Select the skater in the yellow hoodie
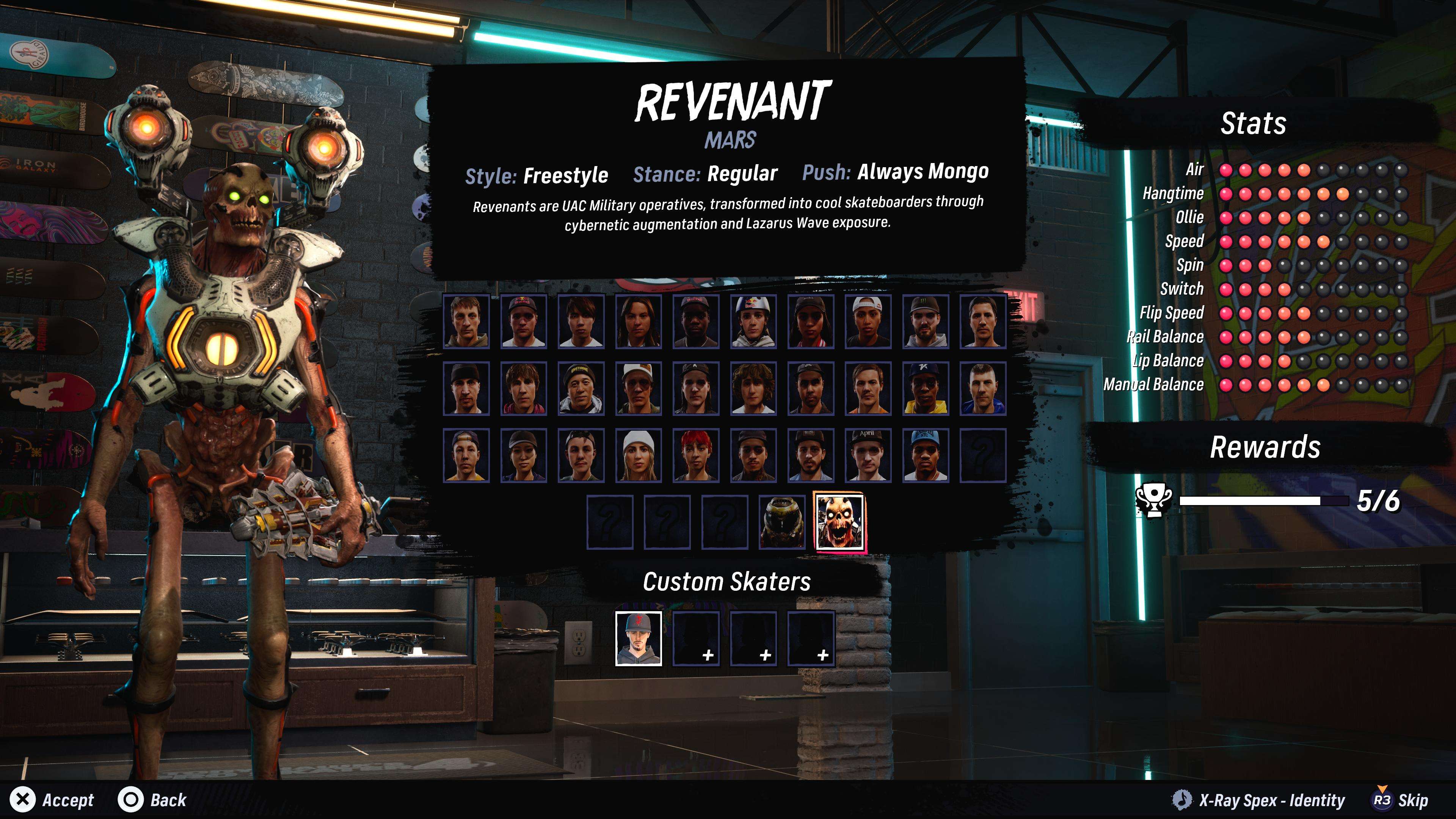The image size is (1456, 819). [x=925, y=389]
